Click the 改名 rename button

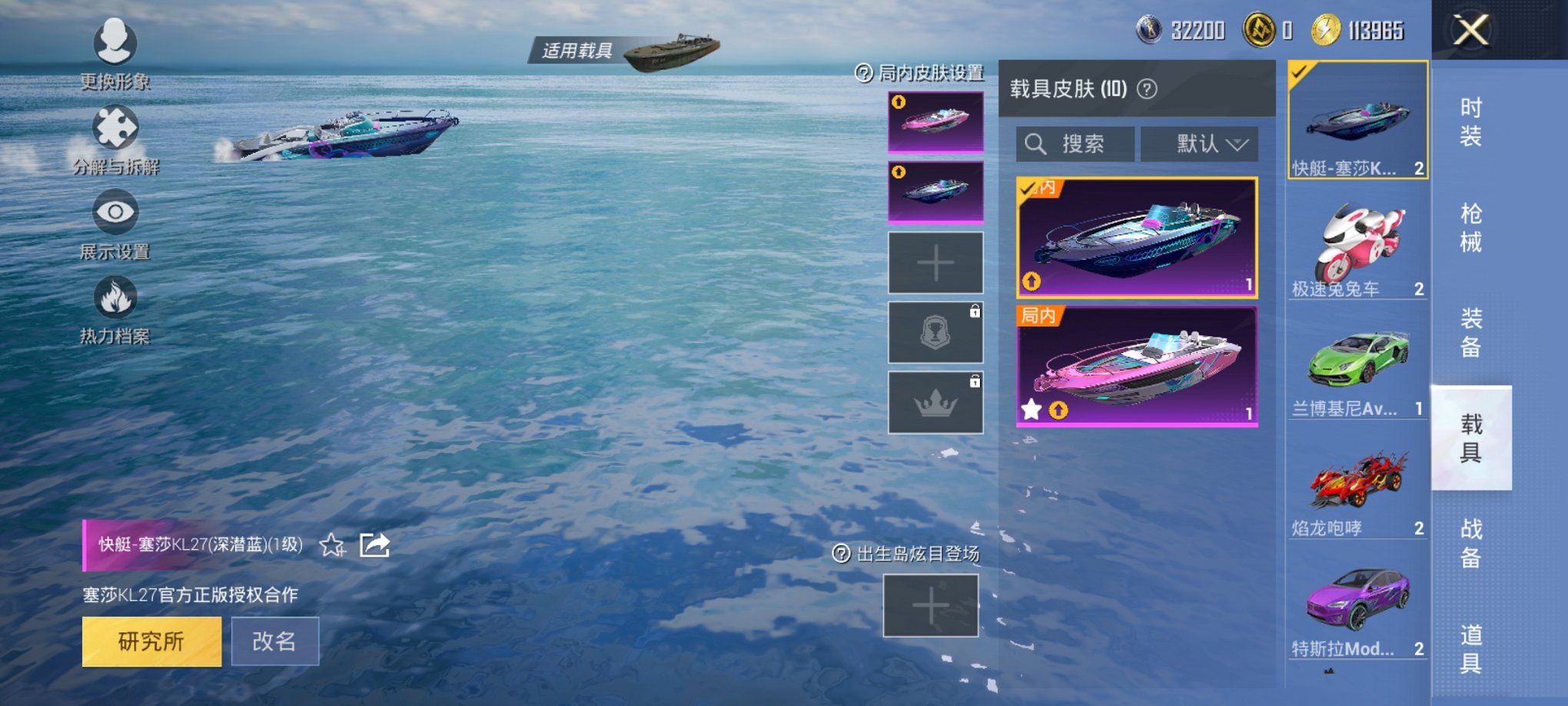tap(275, 641)
